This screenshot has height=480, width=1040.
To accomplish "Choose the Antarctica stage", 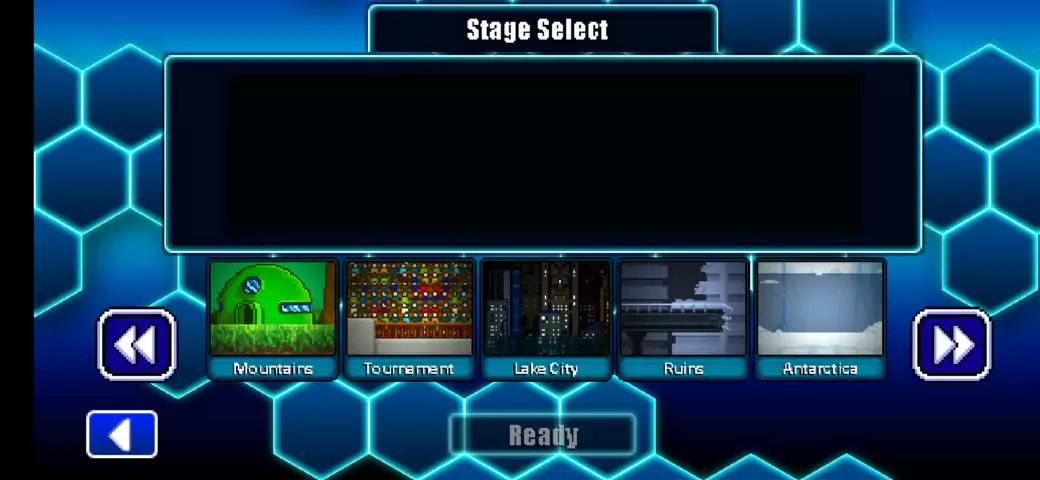I will click(820, 318).
